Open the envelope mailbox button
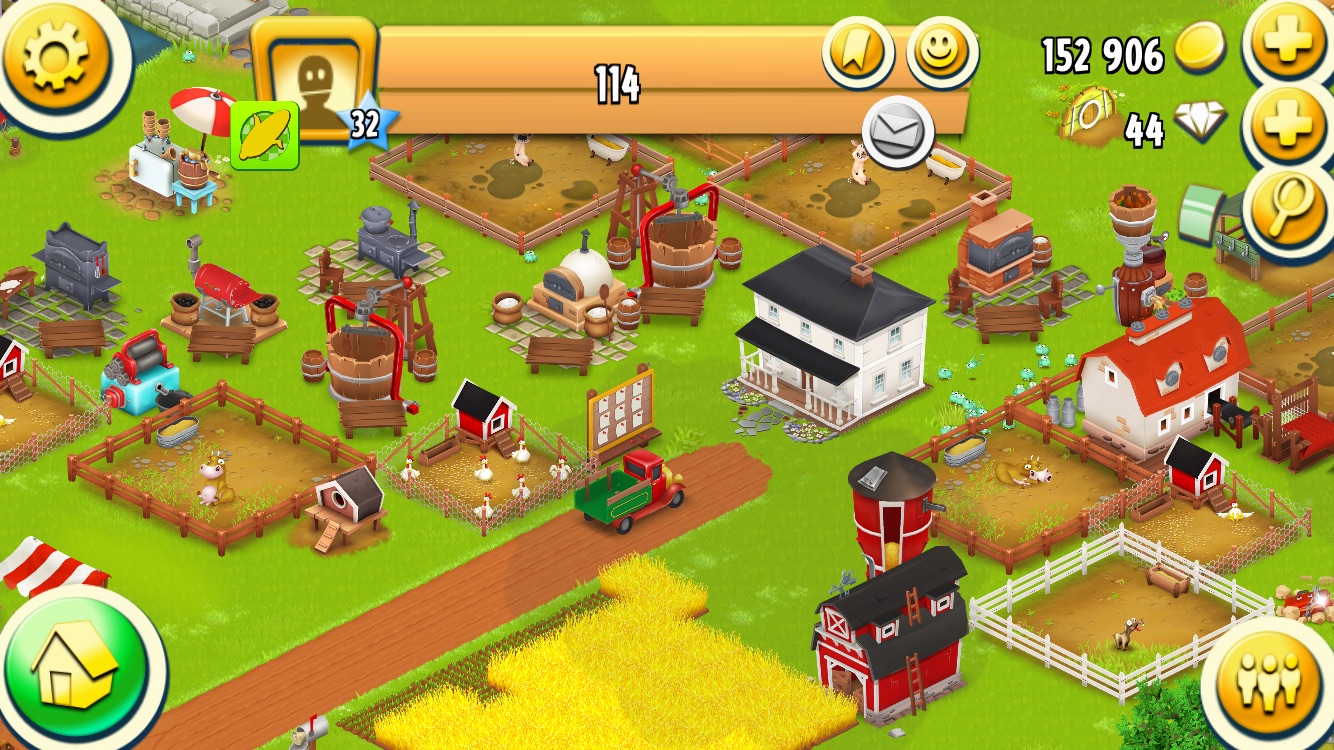 click(x=898, y=131)
